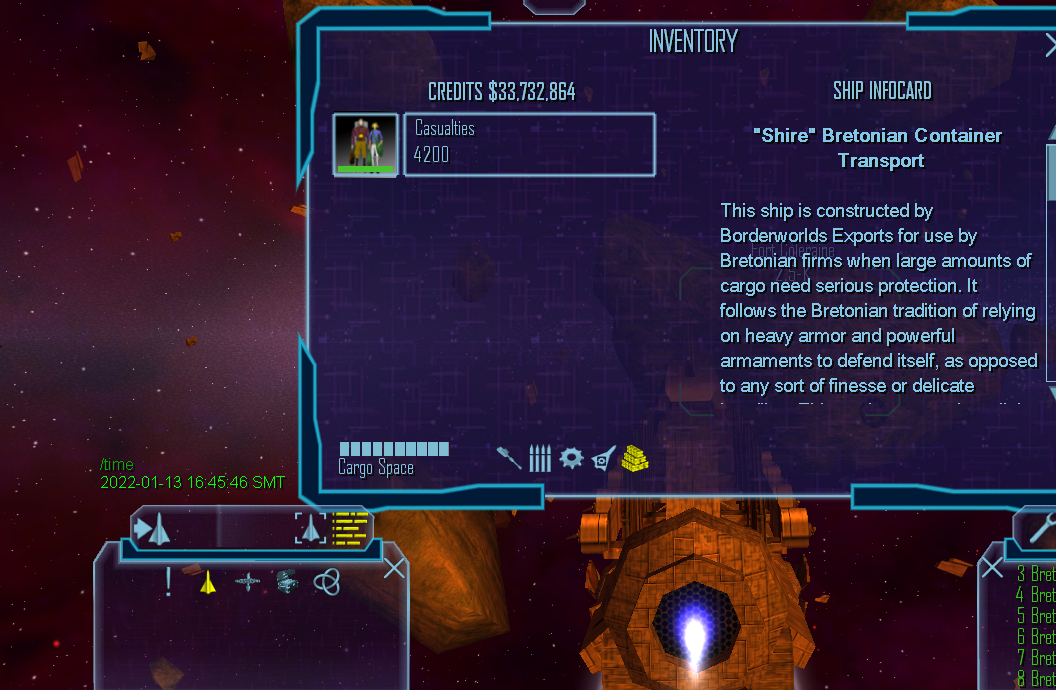Viewport: 1056px width, 690px height.
Task: Select the Casualties cargo item
Action: 529,144
